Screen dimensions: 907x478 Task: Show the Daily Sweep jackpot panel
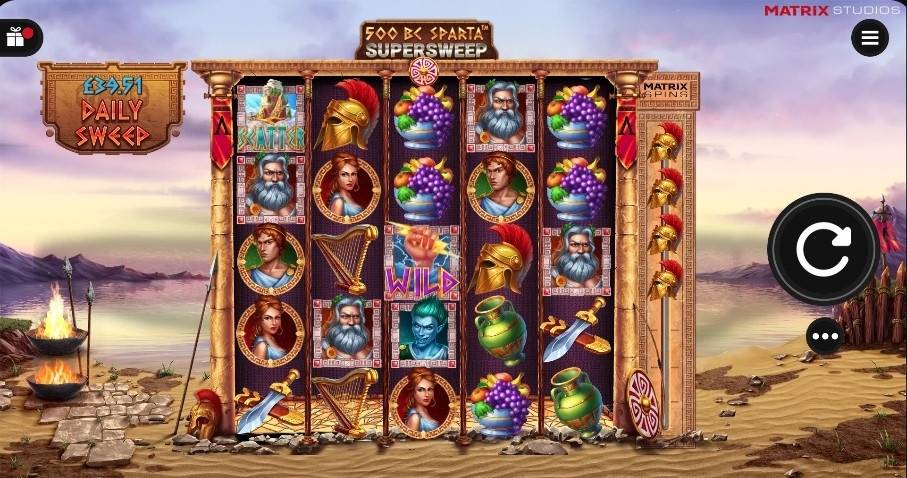pyautogui.click(x=112, y=108)
